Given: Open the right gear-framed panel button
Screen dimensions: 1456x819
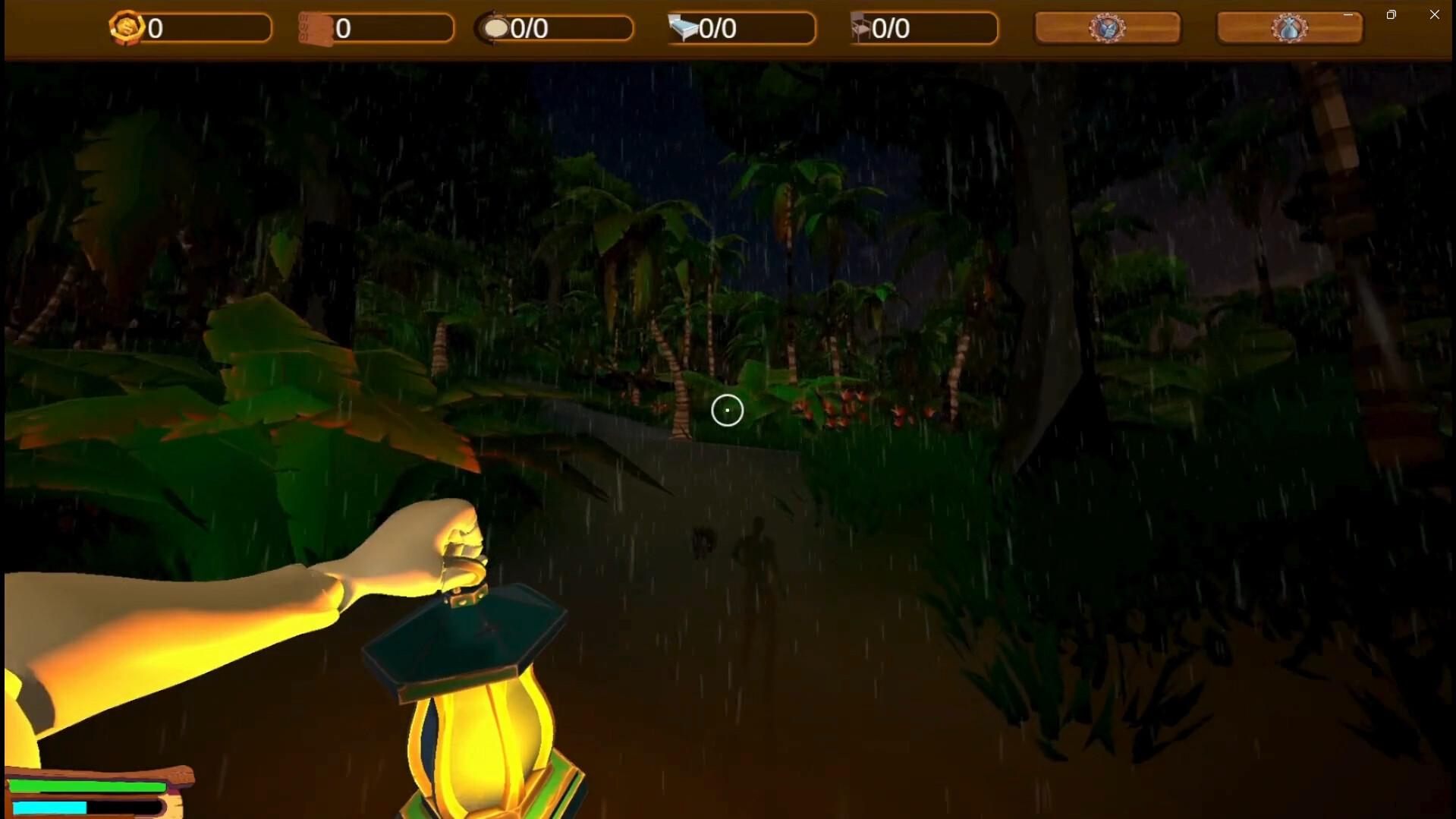Looking at the screenshot, I should point(1290,27).
